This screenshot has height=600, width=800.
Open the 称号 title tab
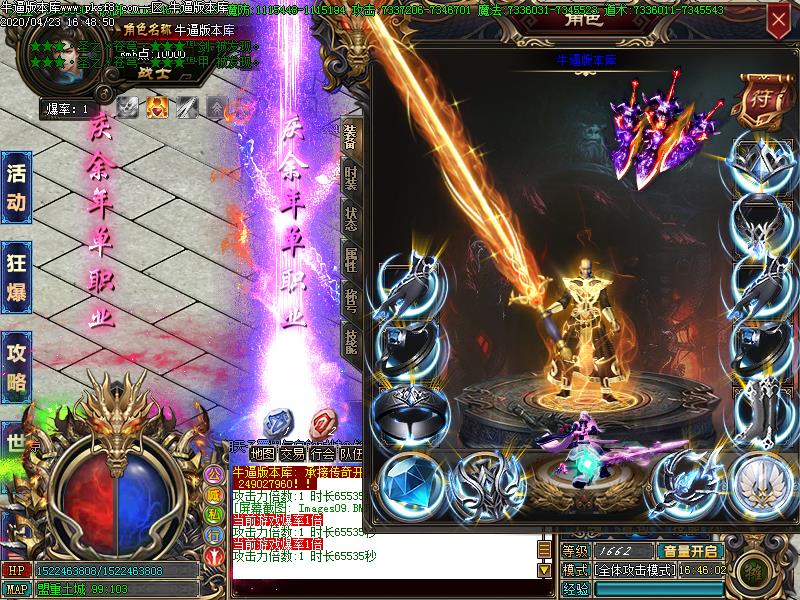tap(350, 301)
